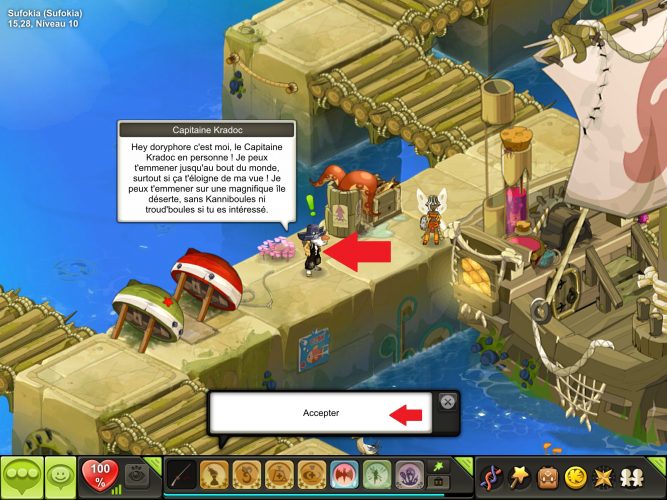The width and height of the screenshot is (667, 500).
Task: Open the two white figures friends menu
Action: (x=634, y=476)
